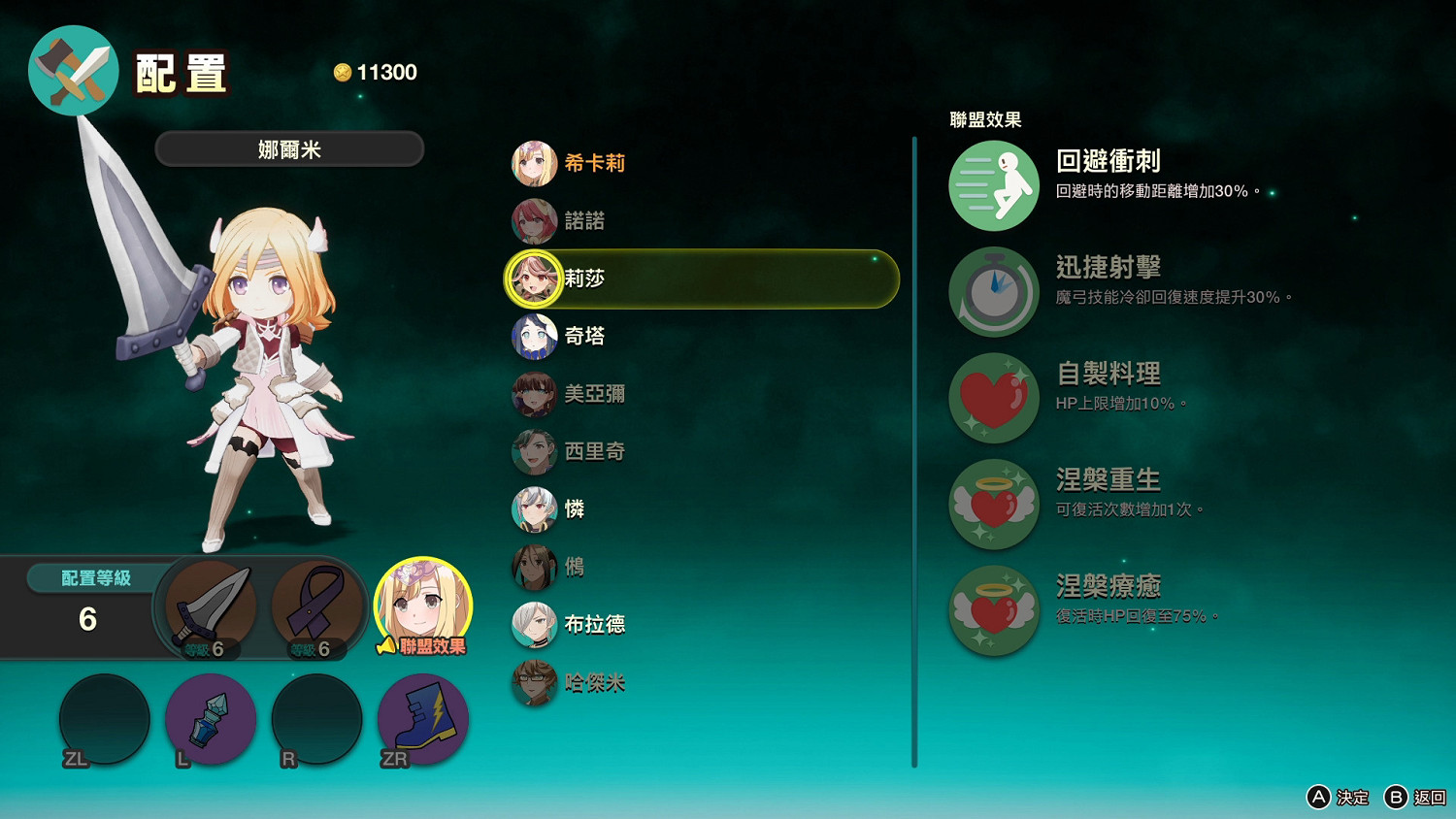Expand the empty R slot
The height and width of the screenshot is (819, 1456).
tap(316, 719)
